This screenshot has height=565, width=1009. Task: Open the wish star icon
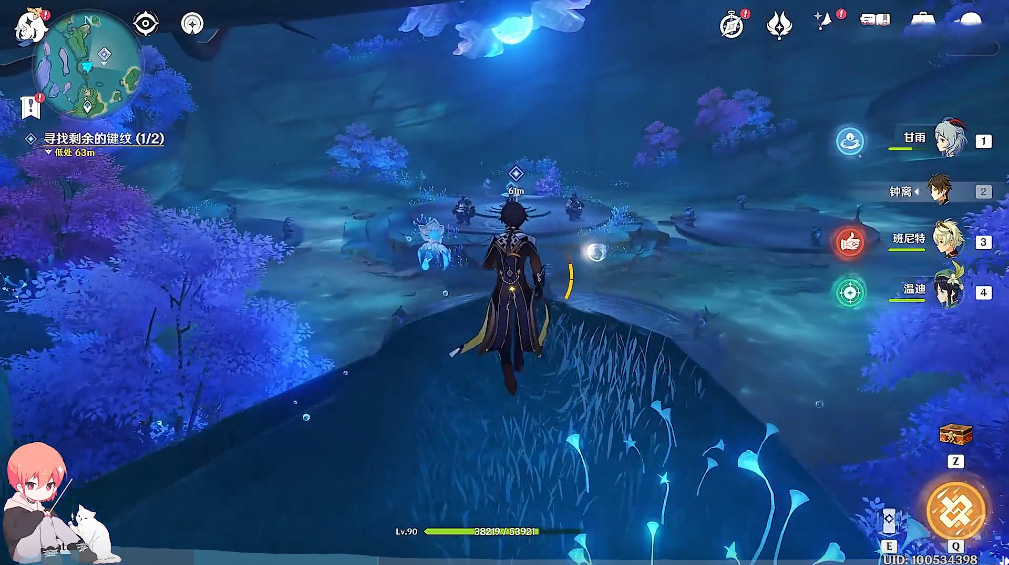[827, 23]
